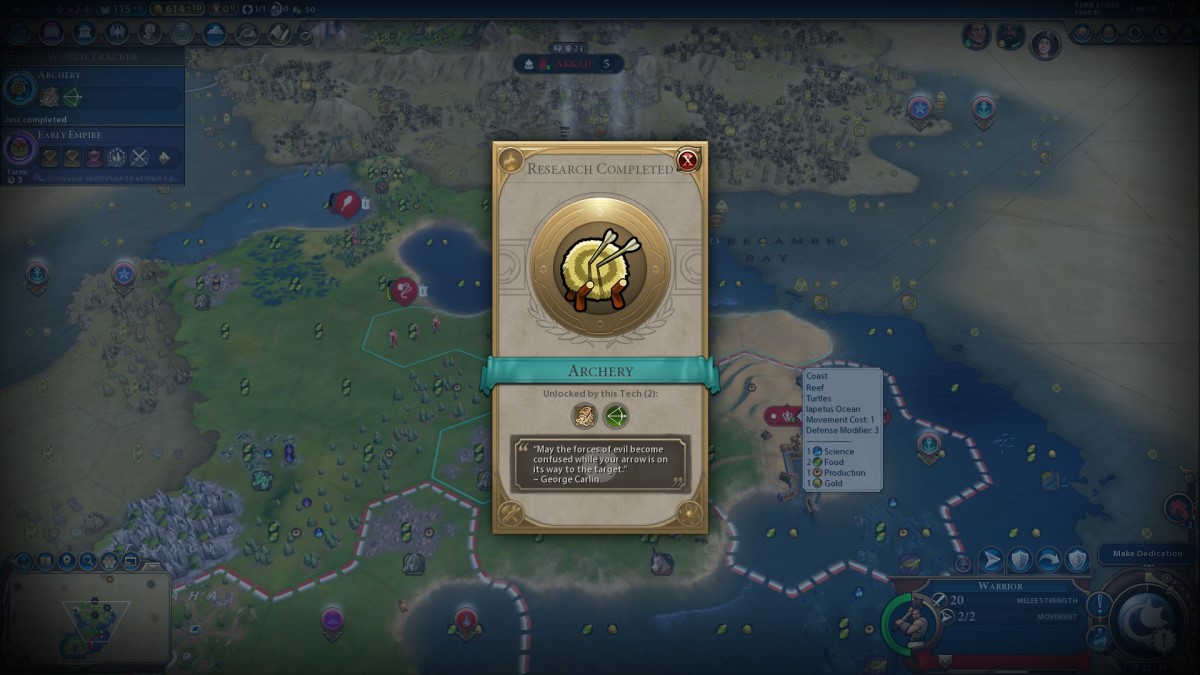The image size is (1200, 675).
Task: Open the Akkad city banner
Action: (x=568, y=64)
